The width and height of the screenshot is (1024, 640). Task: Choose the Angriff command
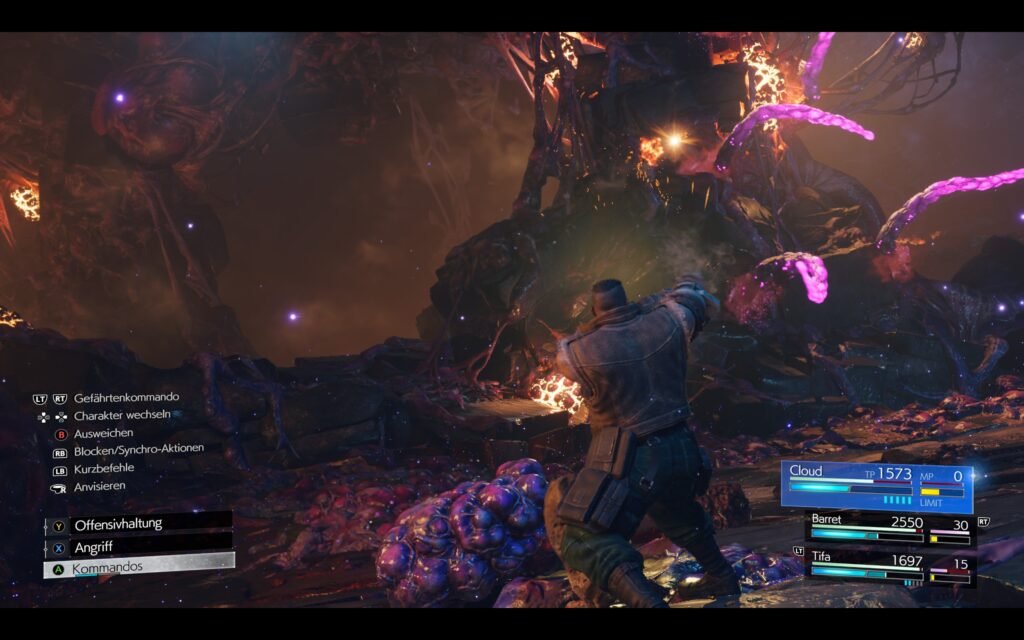click(x=138, y=547)
